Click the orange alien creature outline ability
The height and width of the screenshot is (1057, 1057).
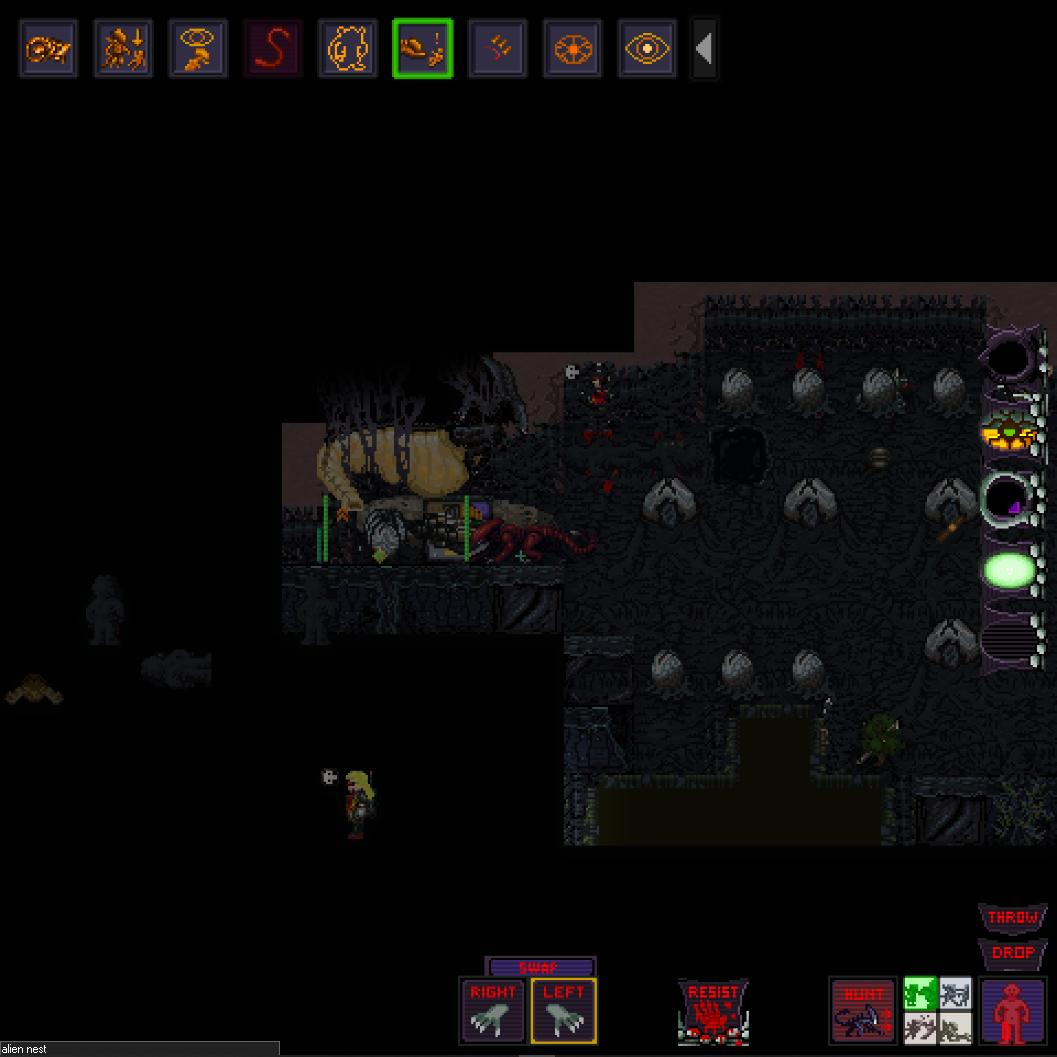point(348,49)
